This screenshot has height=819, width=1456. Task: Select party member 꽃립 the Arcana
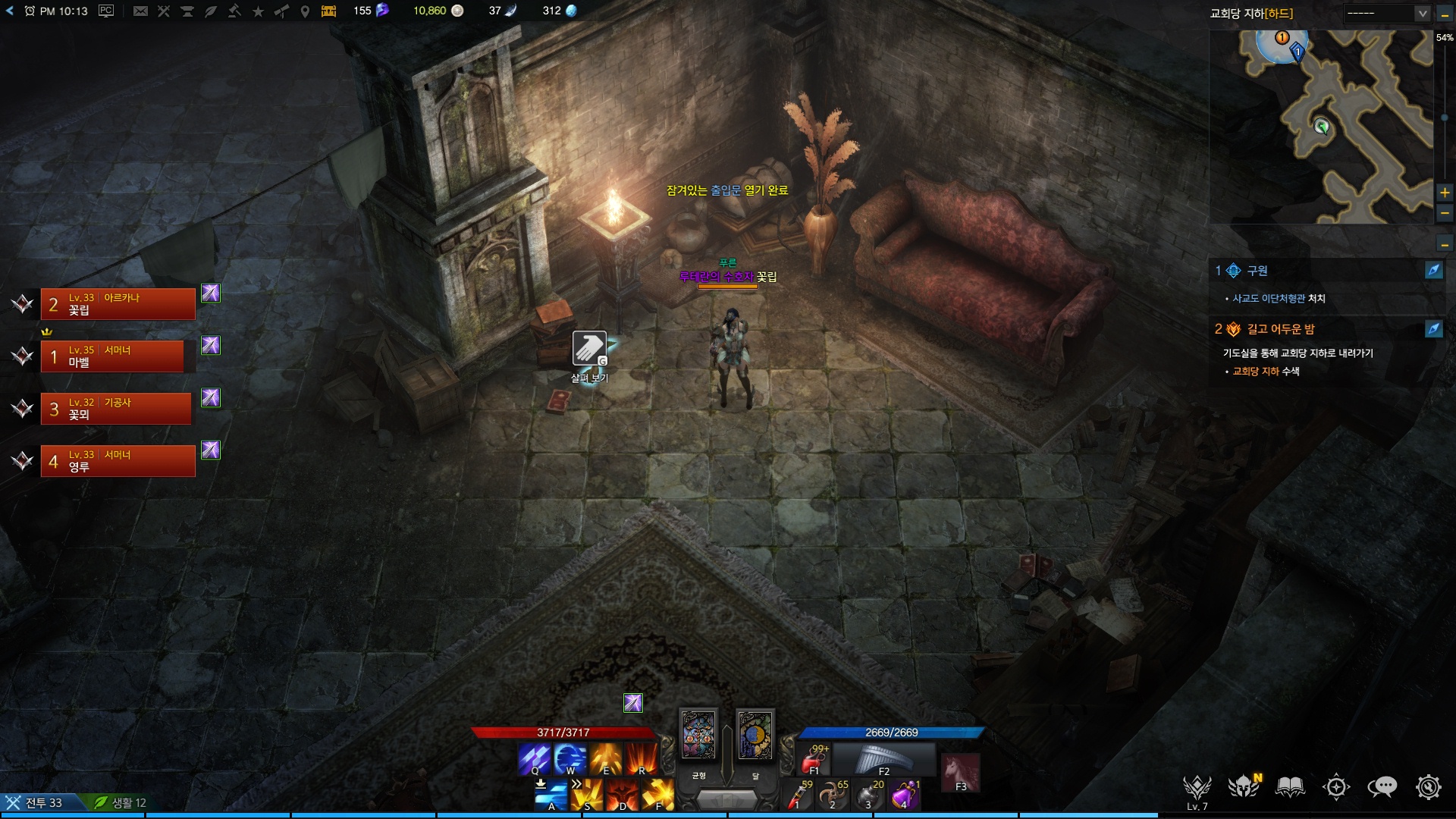[x=118, y=304]
